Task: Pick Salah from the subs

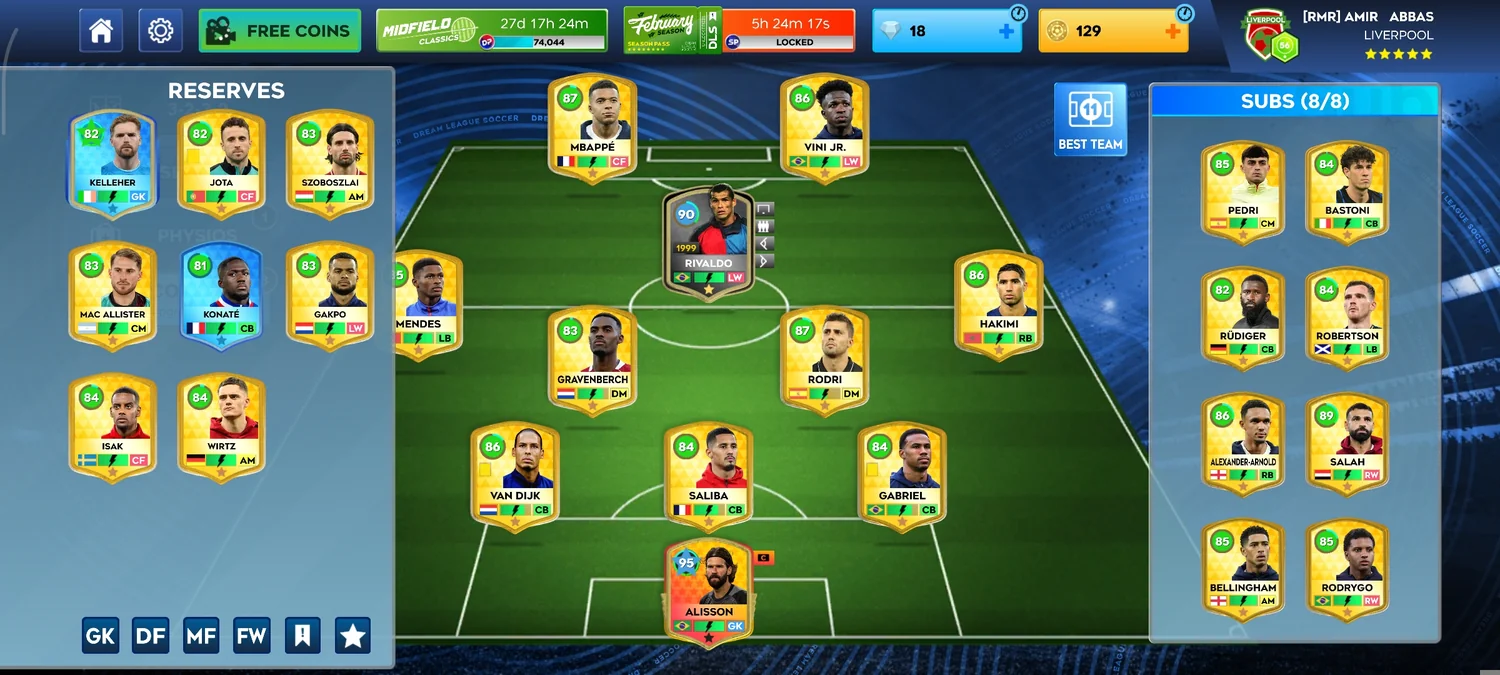Action: (1347, 439)
